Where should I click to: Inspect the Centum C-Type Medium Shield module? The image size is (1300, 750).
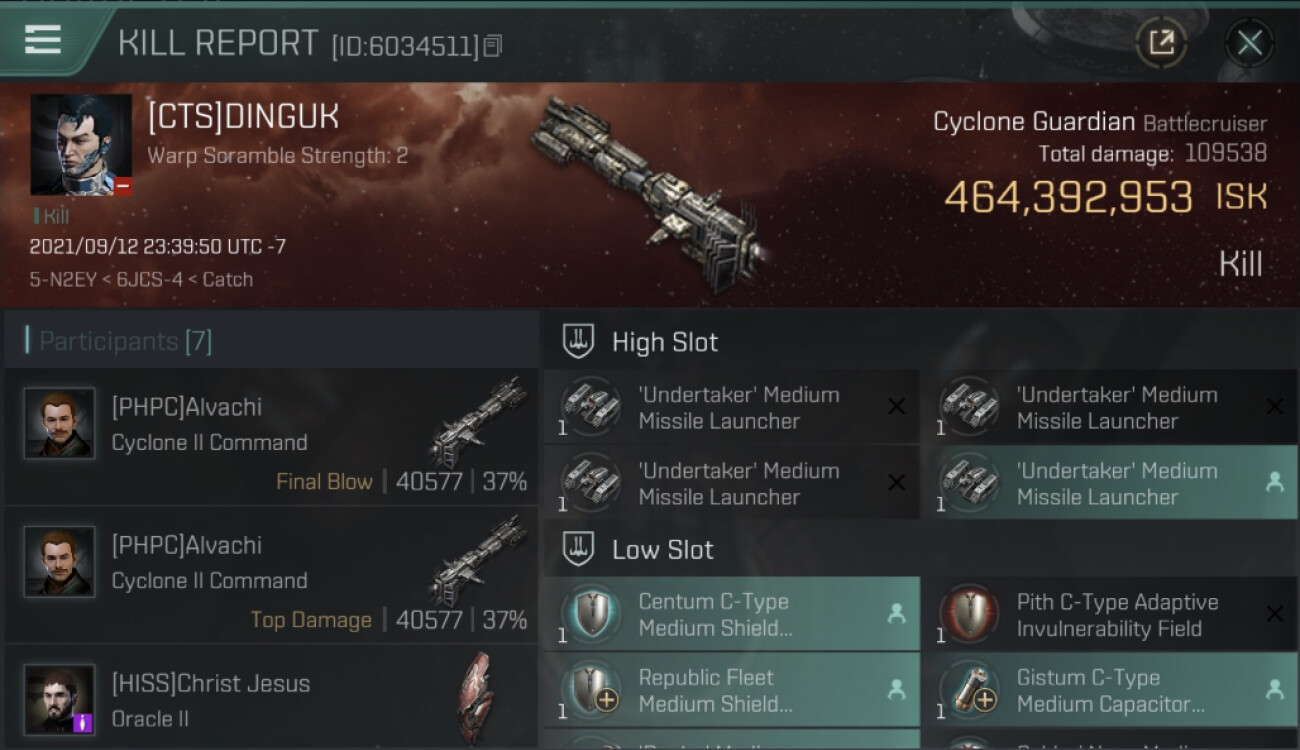pos(732,615)
